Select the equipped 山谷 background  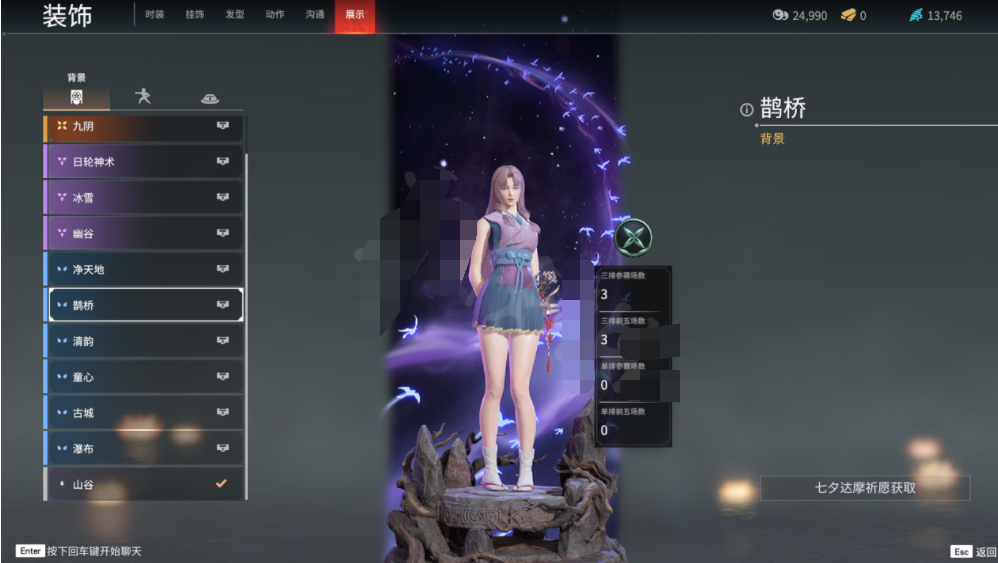[x=144, y=484]
